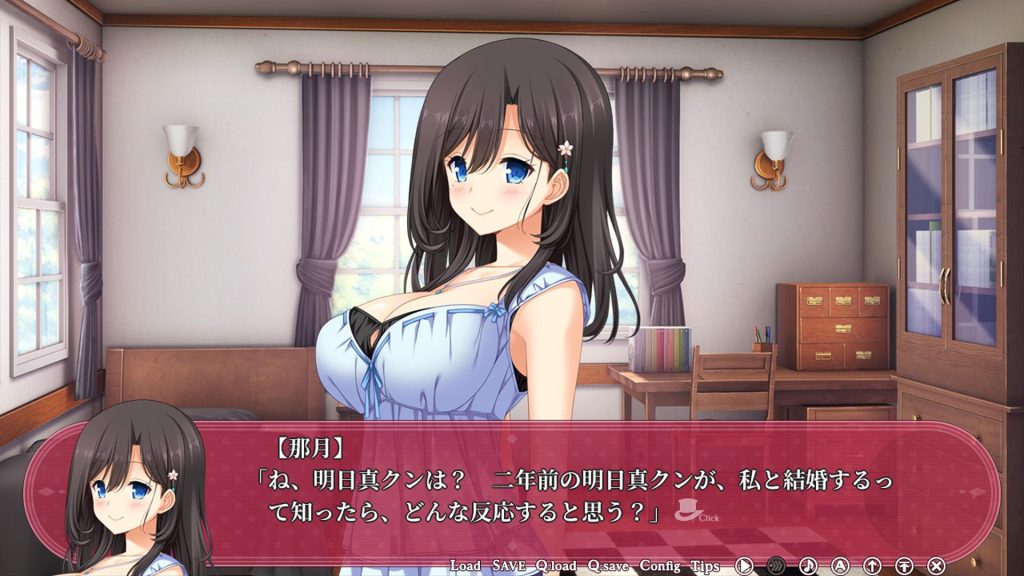
Task: Click the up arrow with bar icon
Action: point(904,566)
